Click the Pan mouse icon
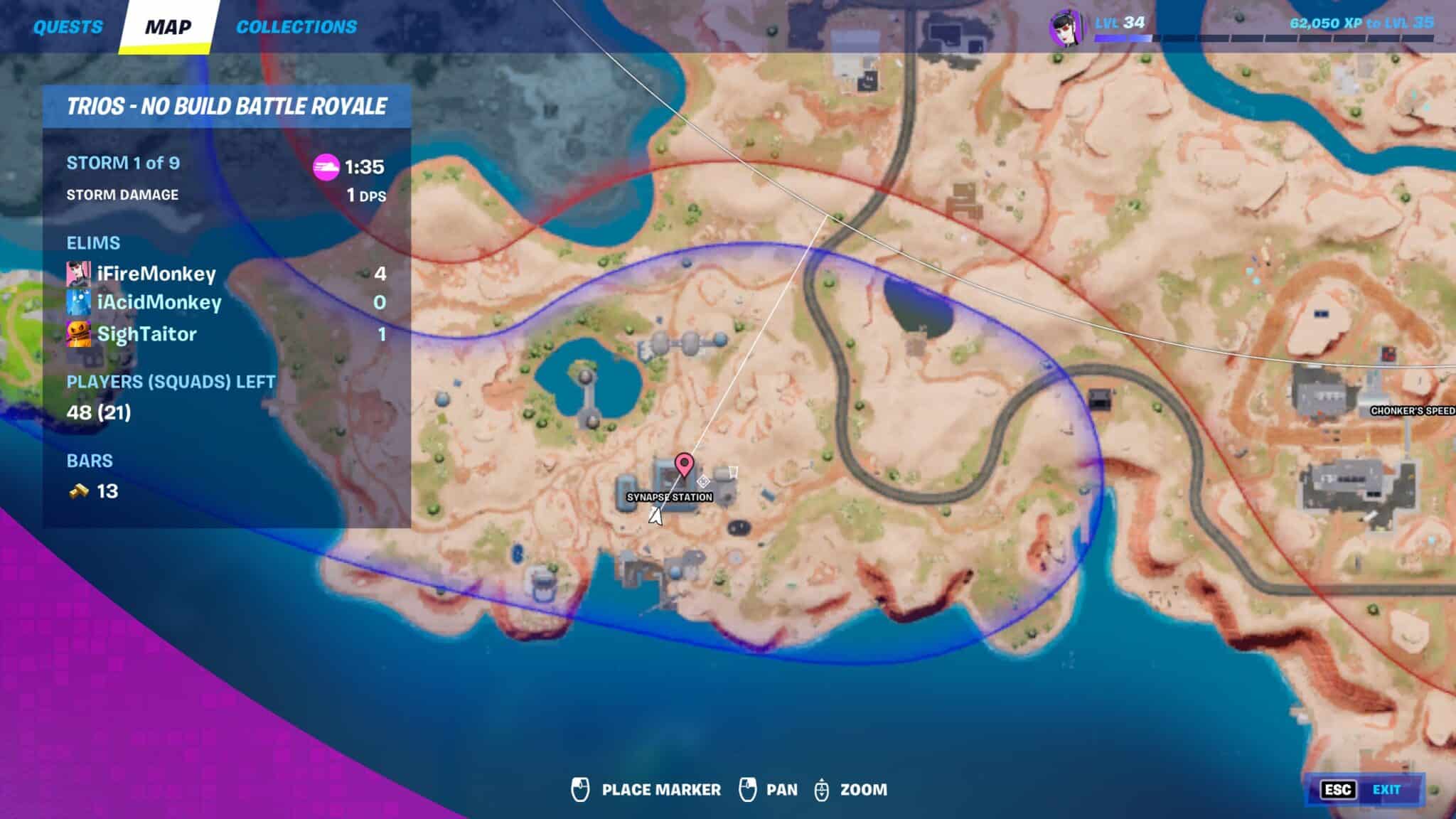The image size is (1456, 819). pos(747,789)
